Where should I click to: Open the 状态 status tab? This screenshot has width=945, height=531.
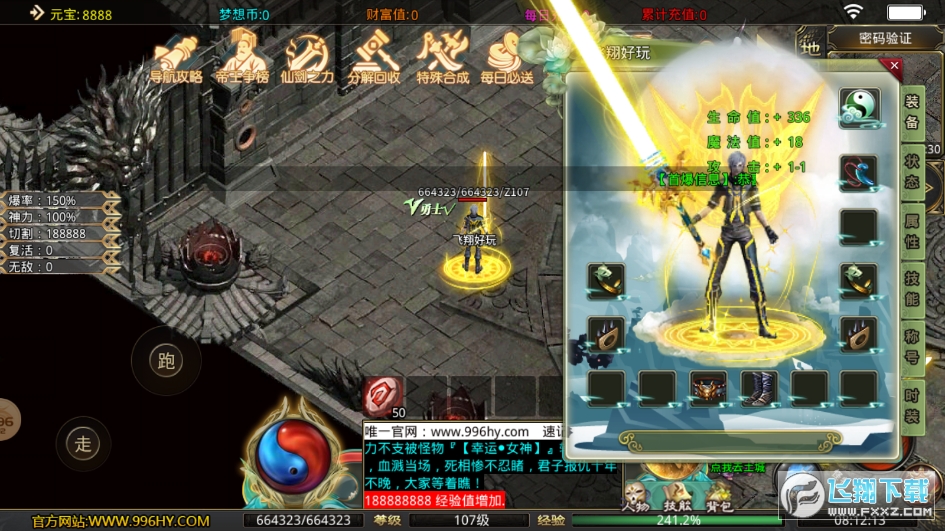[911, 172]
